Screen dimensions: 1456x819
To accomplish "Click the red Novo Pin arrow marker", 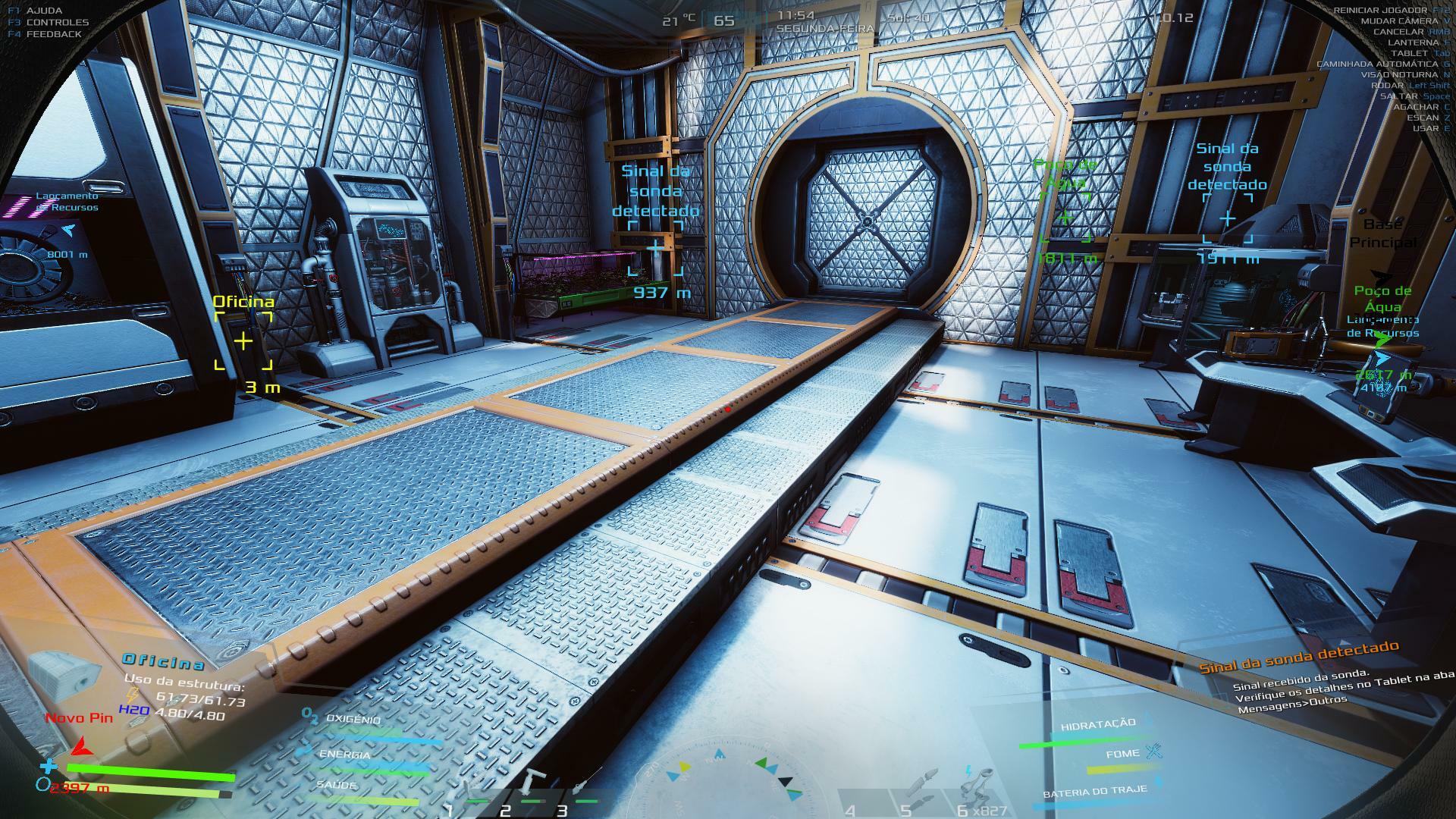I will pyautogui.click(x=81, y=748).
